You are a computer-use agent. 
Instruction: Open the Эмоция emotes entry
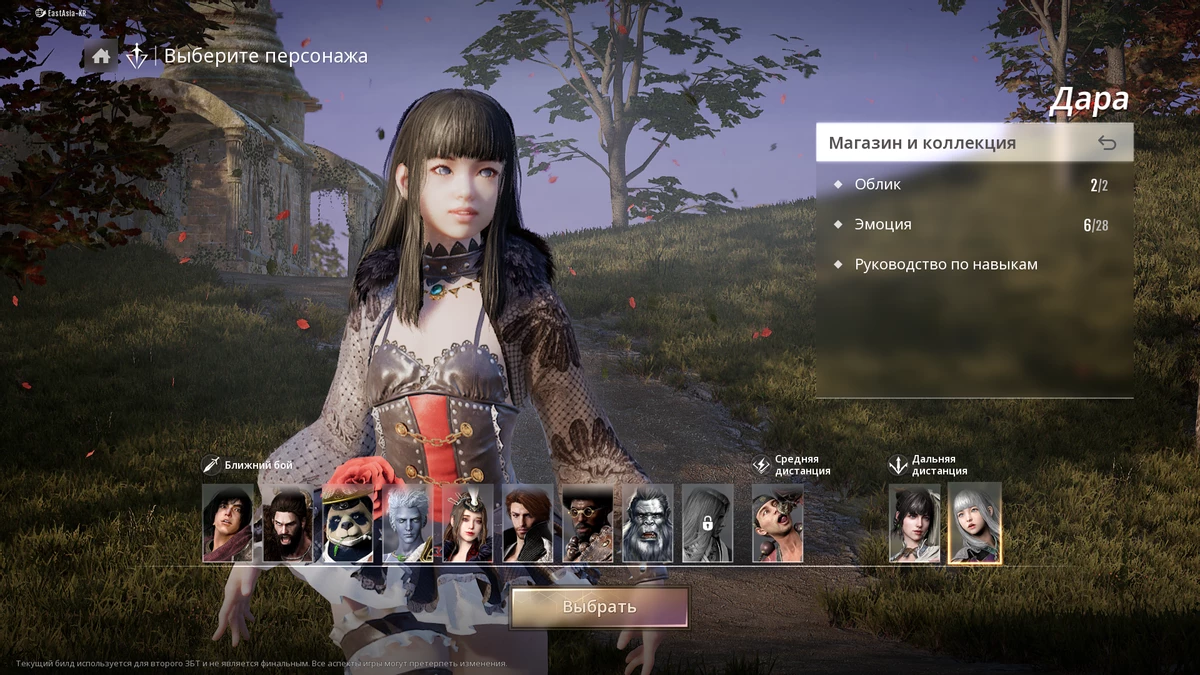click(x=882, y=225)
